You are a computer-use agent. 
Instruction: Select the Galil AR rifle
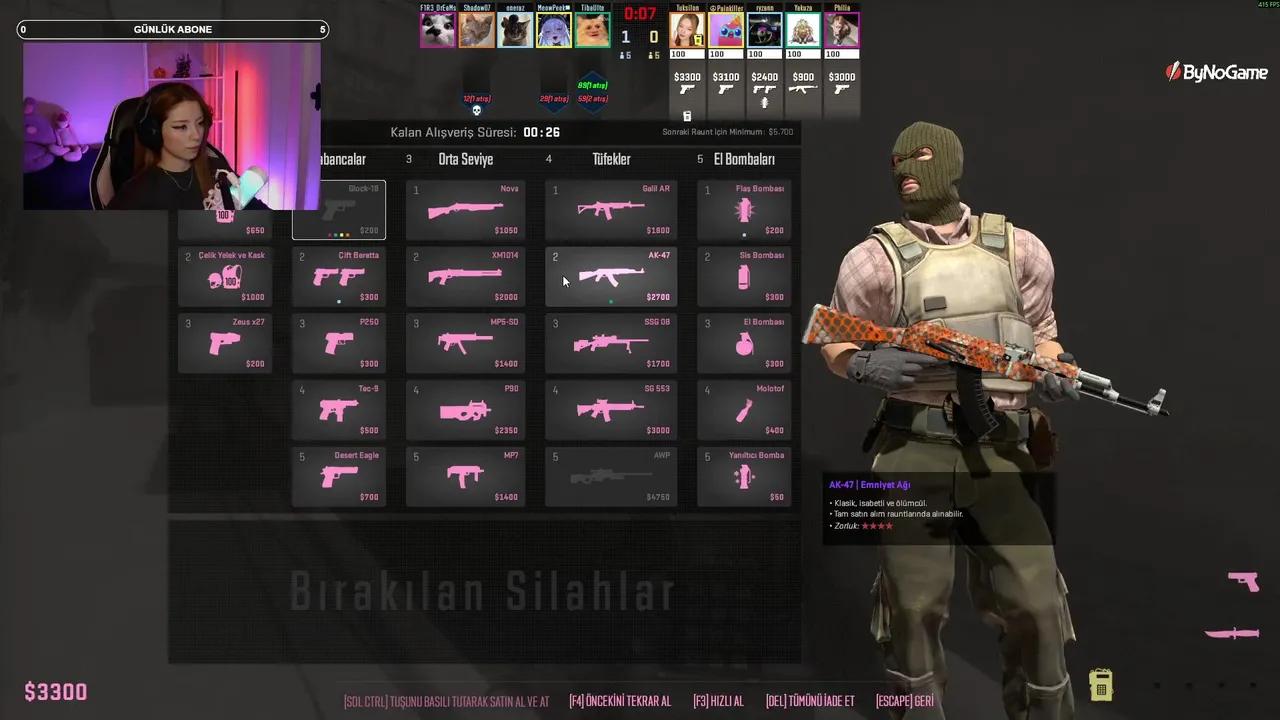[x=611, y=209]
